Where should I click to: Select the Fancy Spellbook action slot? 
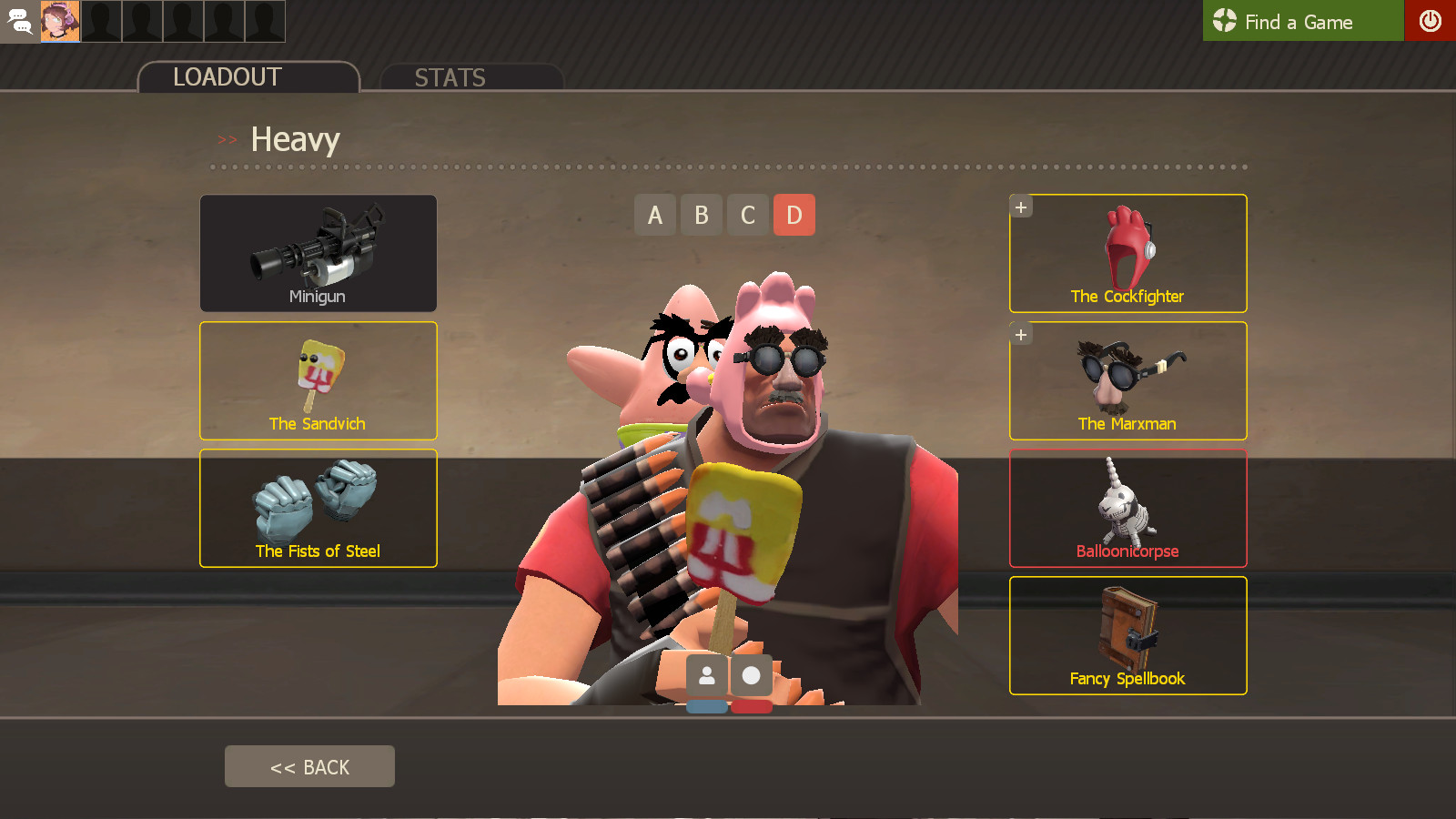tap(1127, 635)
